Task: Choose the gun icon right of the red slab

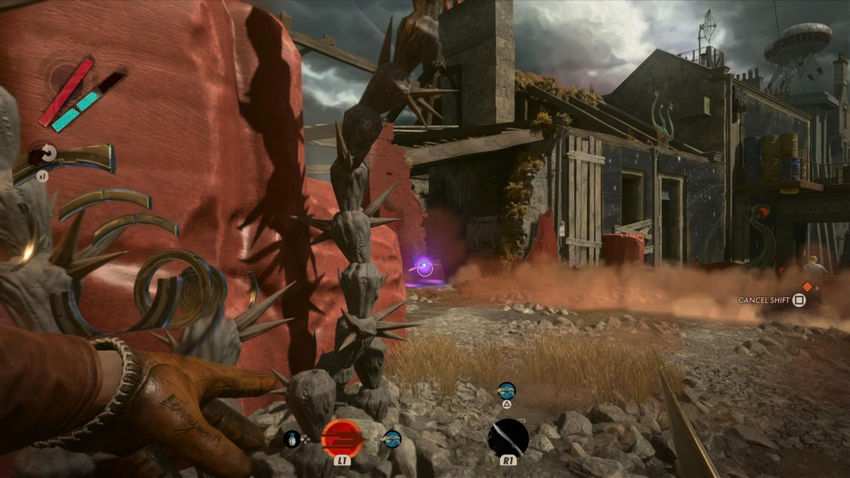Action: pyautogui.click(x=391, y=438)
